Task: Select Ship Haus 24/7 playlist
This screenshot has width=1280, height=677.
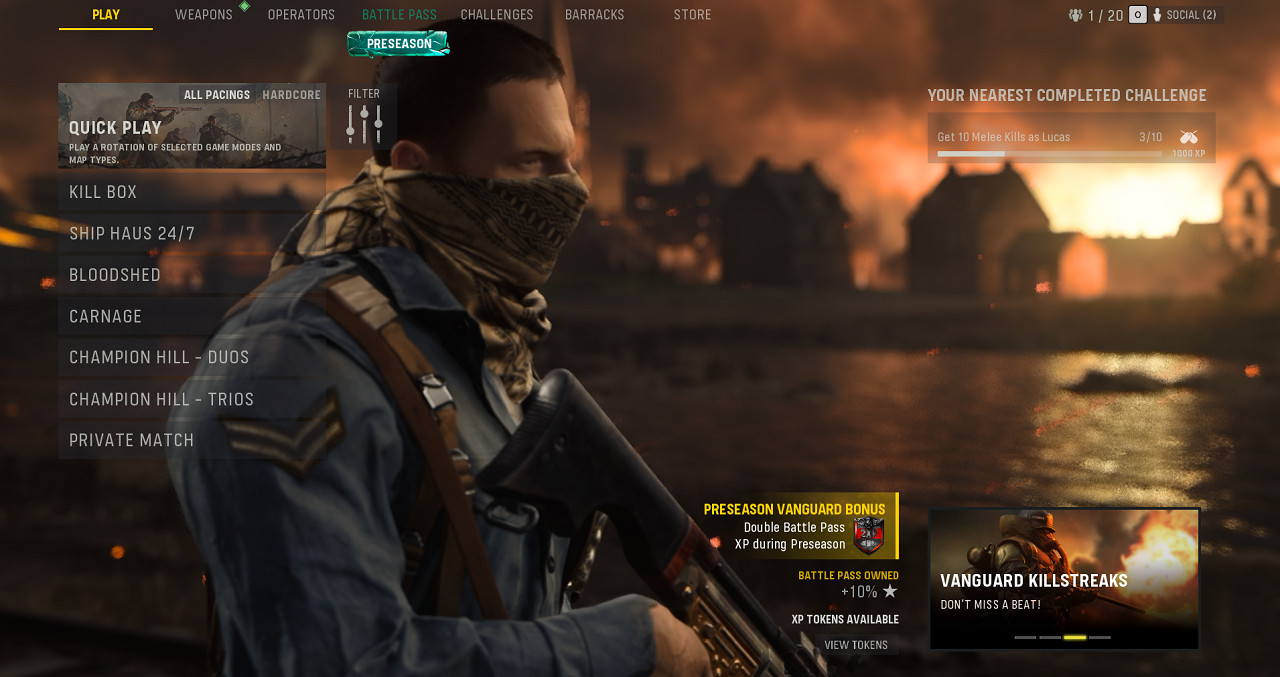Action: tap(190, 234)
